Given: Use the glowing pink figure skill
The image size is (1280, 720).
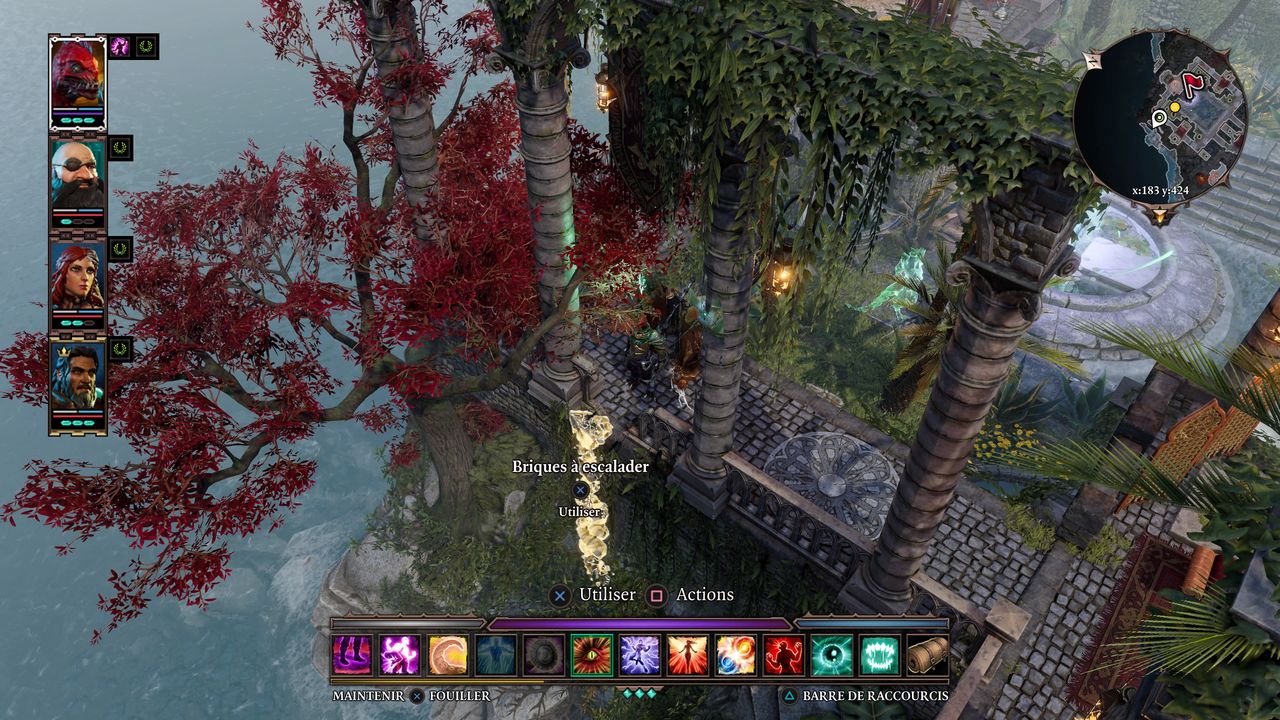Looking at the screenshot, I should click(400, 655).
